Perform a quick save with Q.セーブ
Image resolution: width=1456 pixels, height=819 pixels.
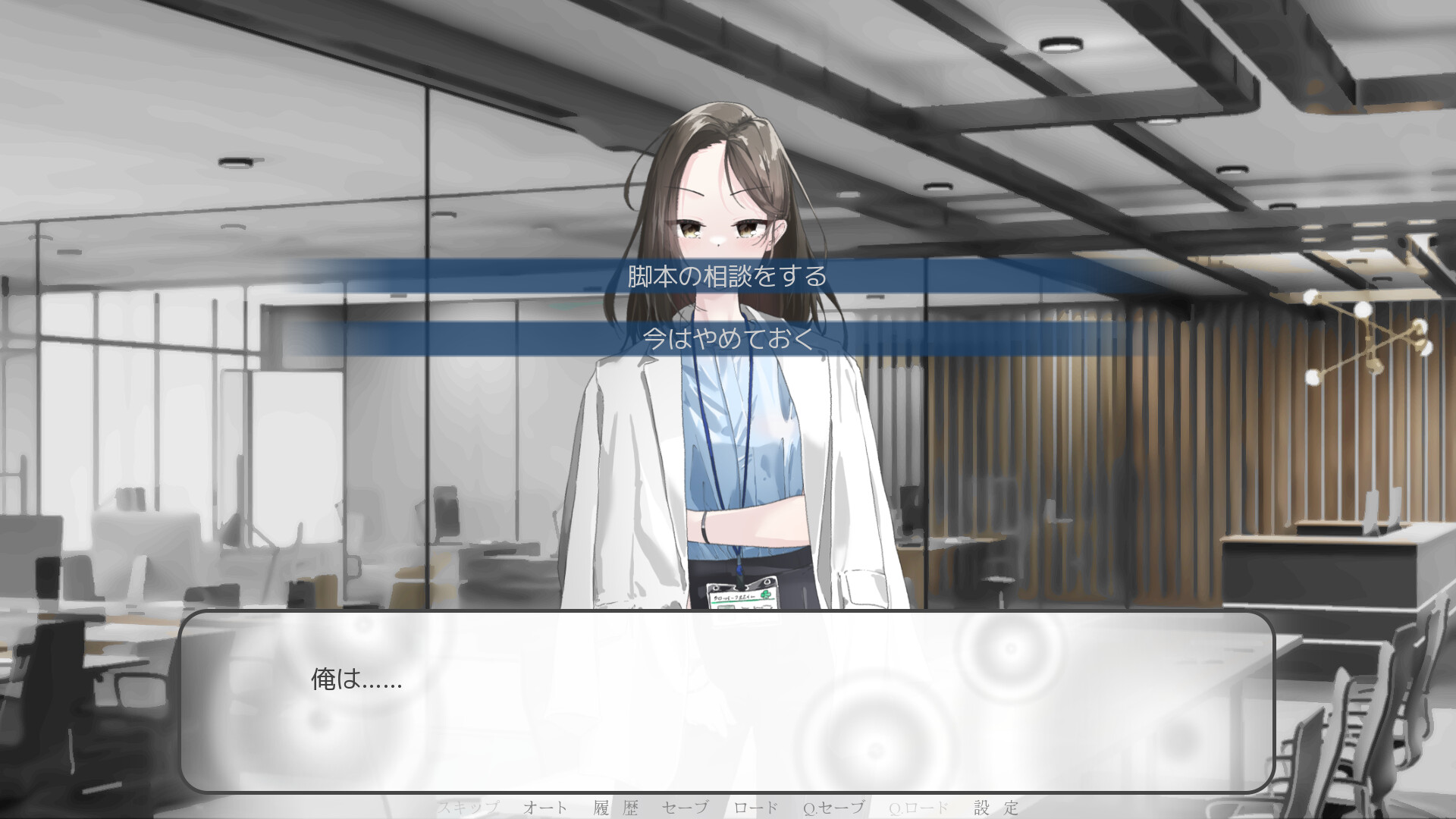836,808
